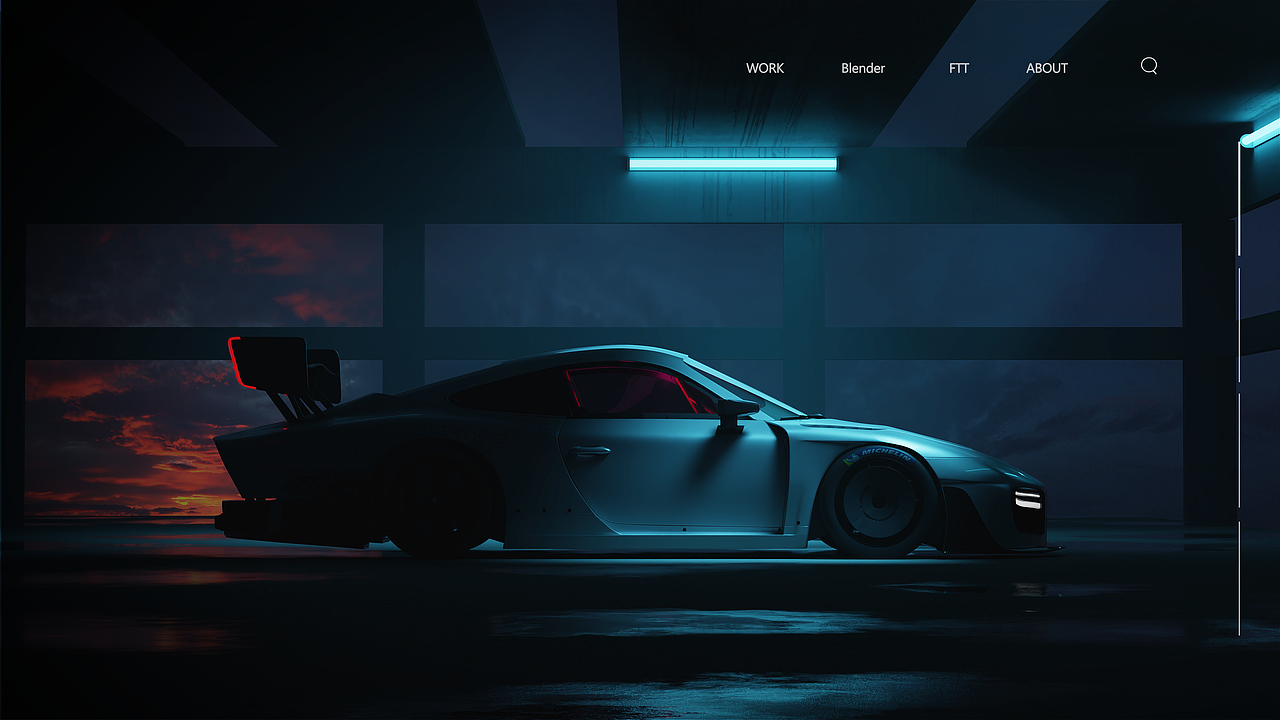Select the magnifying glass in the header
Image resolution: width=1280 pixels, height=720 pixels.
coord(1148,66)
